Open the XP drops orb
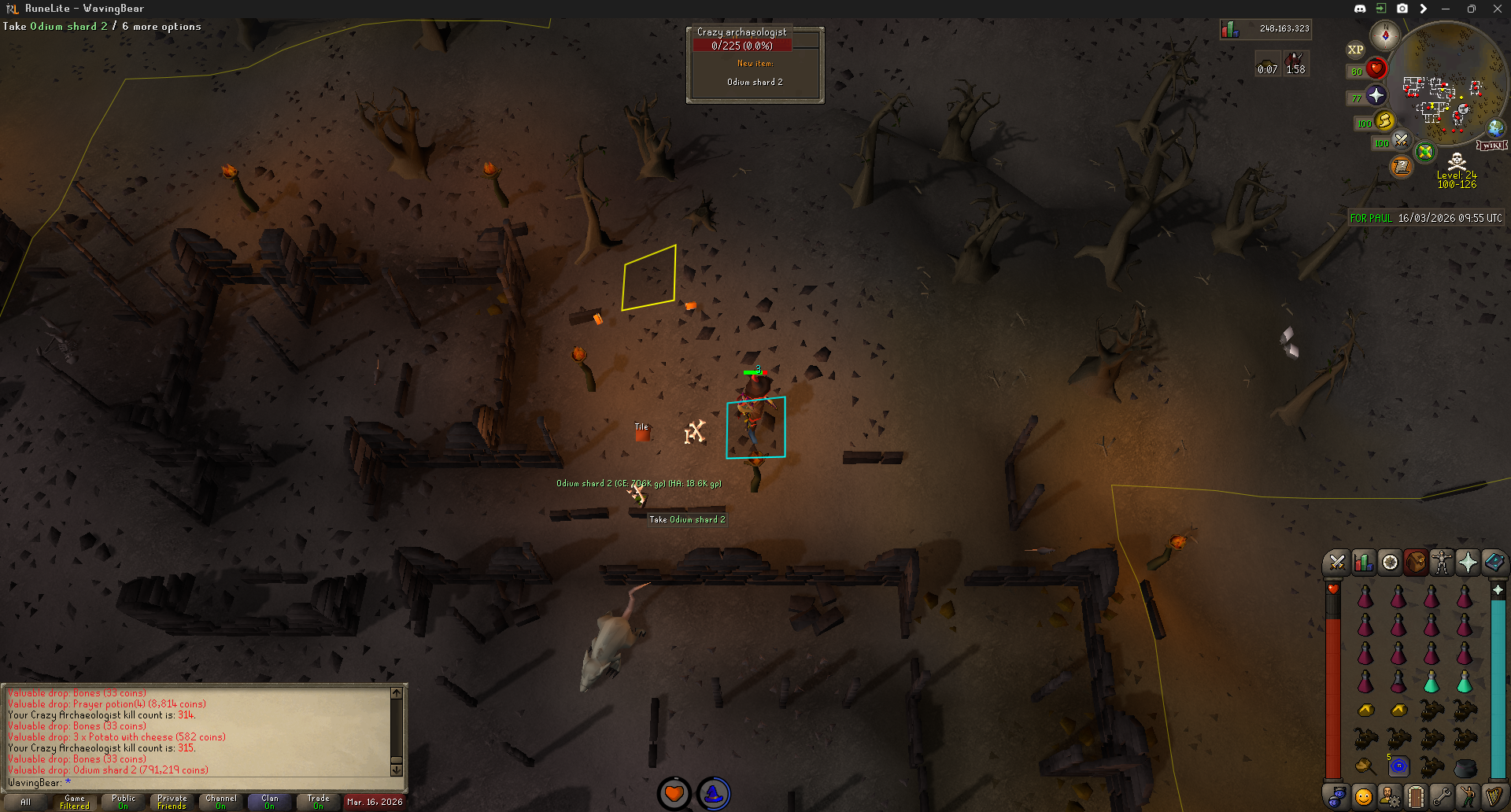The image size is (1511, 812). [1355, 50]
